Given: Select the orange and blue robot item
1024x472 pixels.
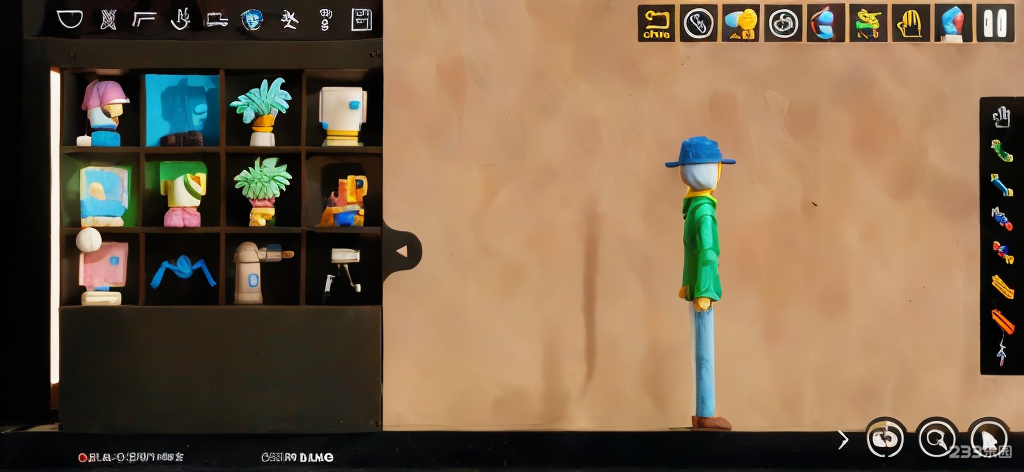Looking at the screenshot, I should click(x=342, y=200).
